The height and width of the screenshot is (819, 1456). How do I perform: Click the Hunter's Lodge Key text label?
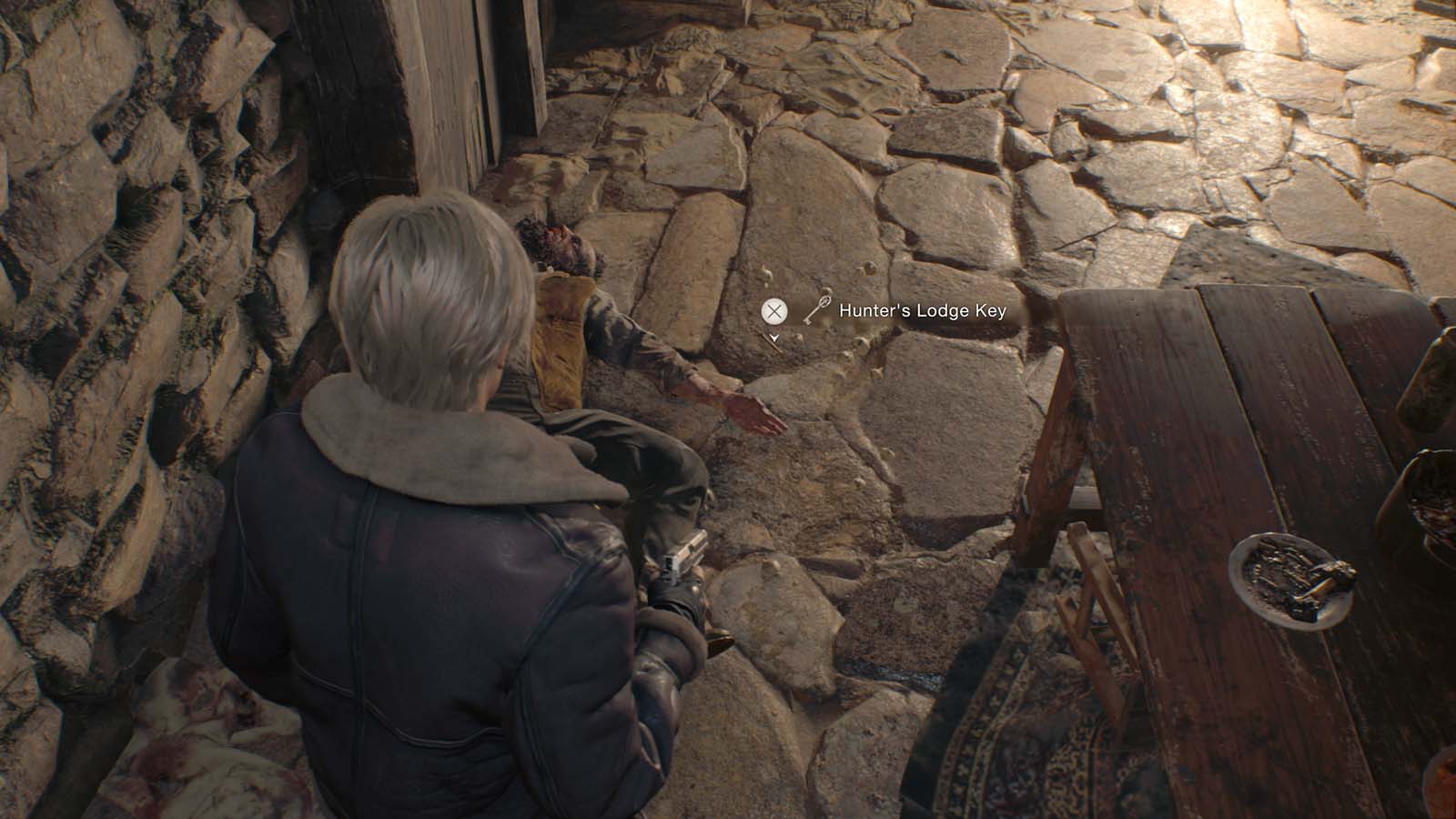click(922, 310)
